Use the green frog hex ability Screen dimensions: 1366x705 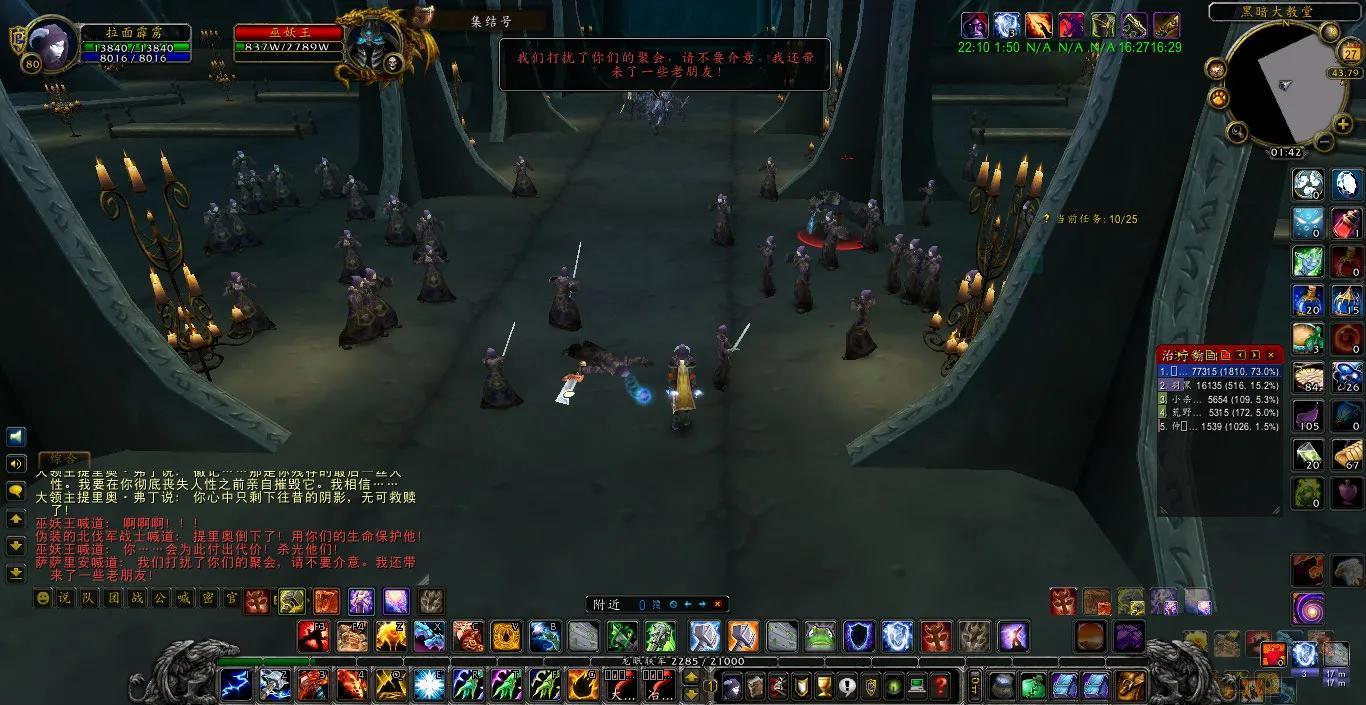click(819, 635)
